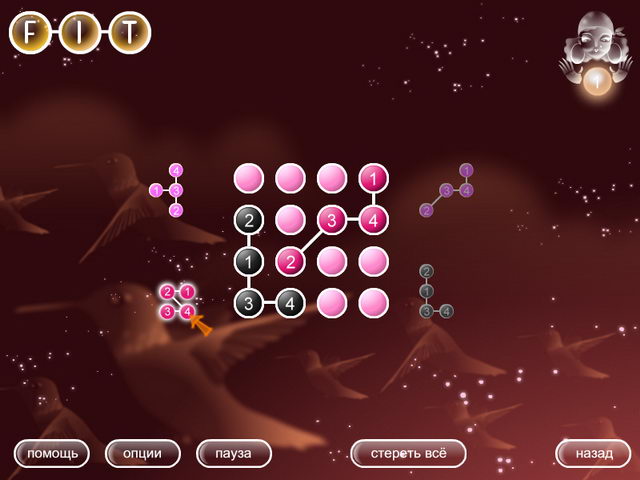
Task: Clear the board with стереть всё
Action: coord(408,453)
